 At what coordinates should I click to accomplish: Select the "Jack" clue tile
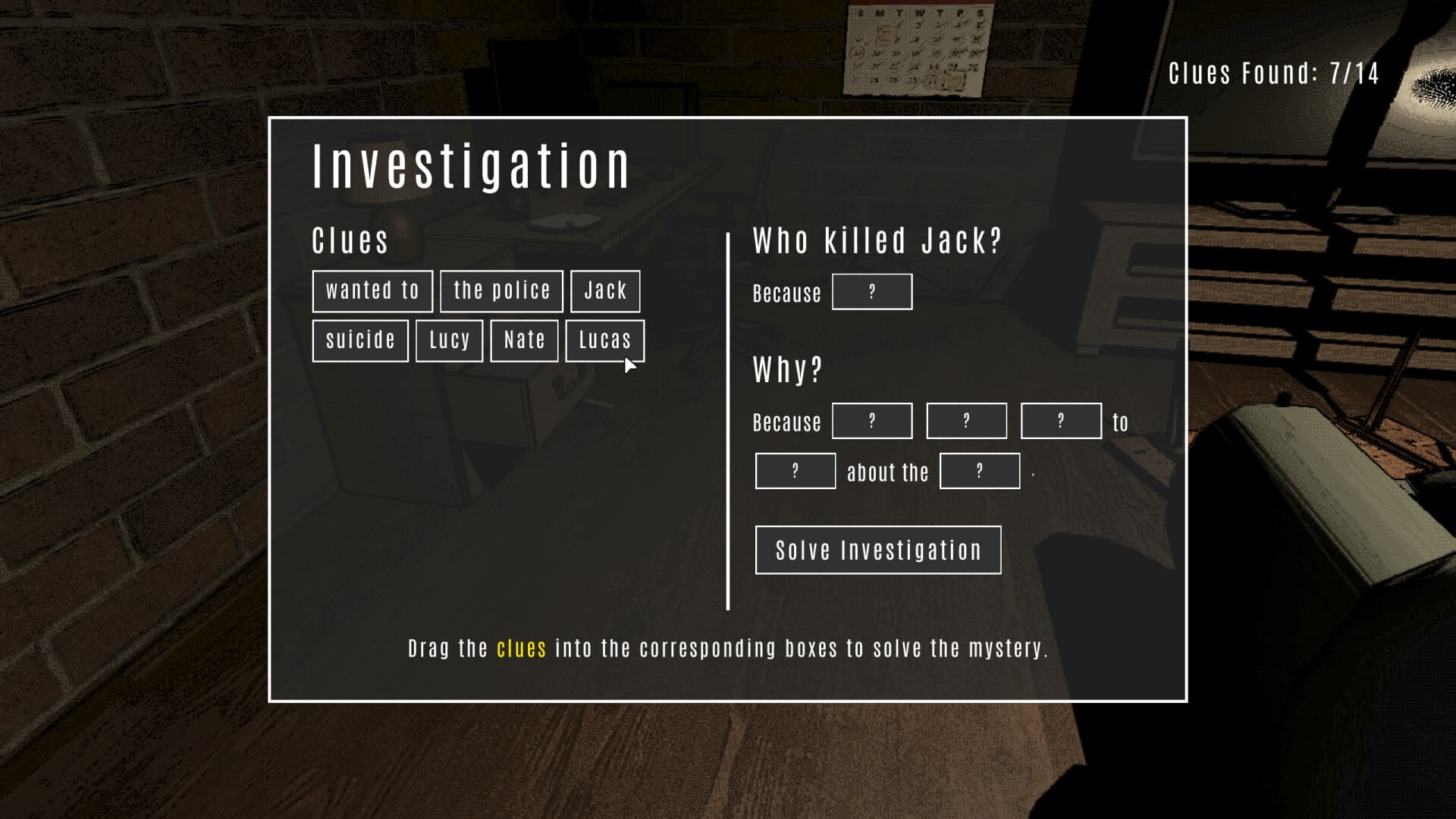[604, 290]
